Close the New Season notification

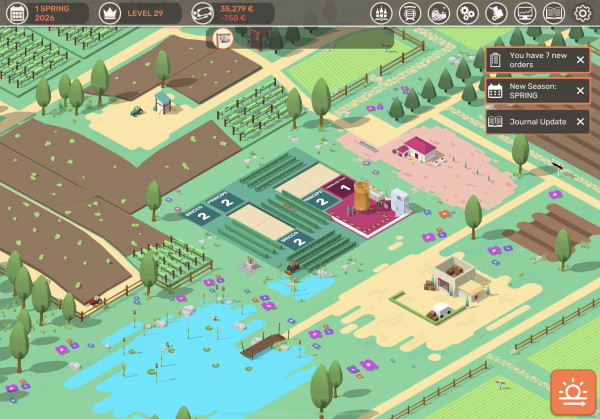point(580,91)
